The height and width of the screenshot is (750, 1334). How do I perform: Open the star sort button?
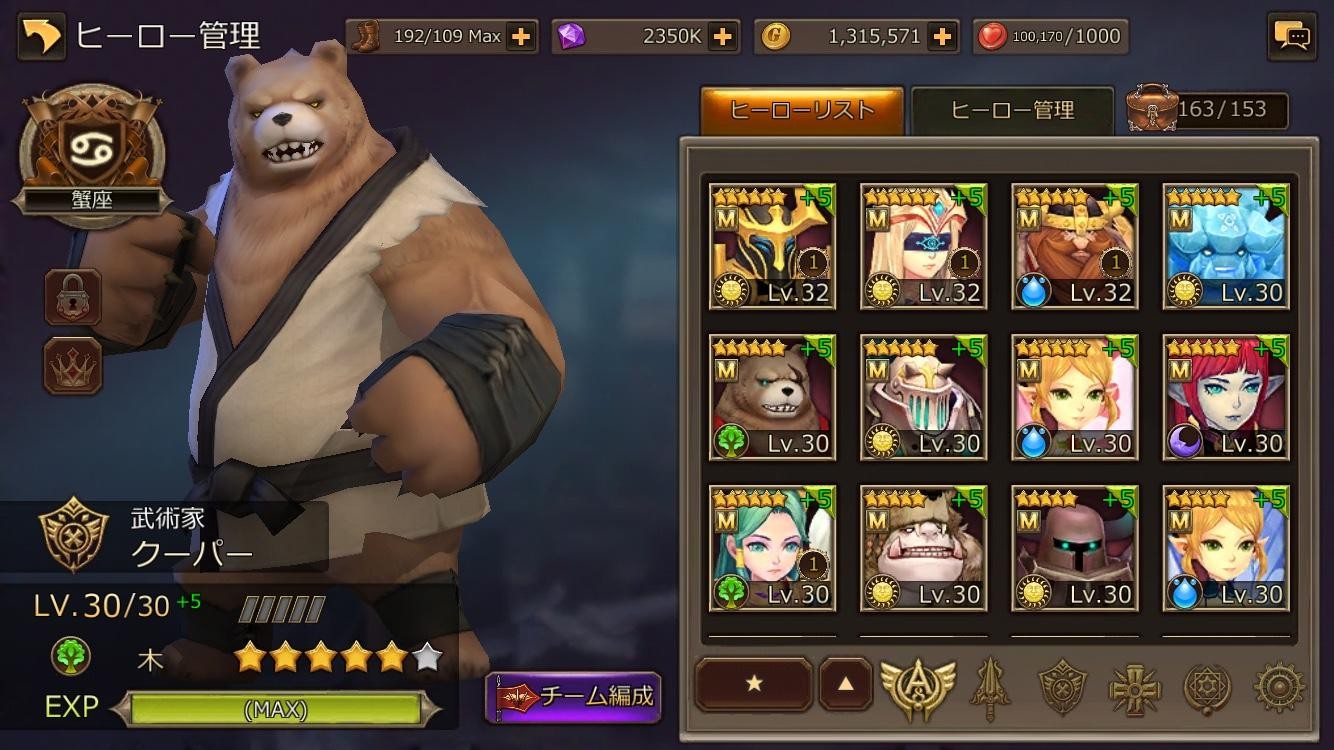coord(754,684)
